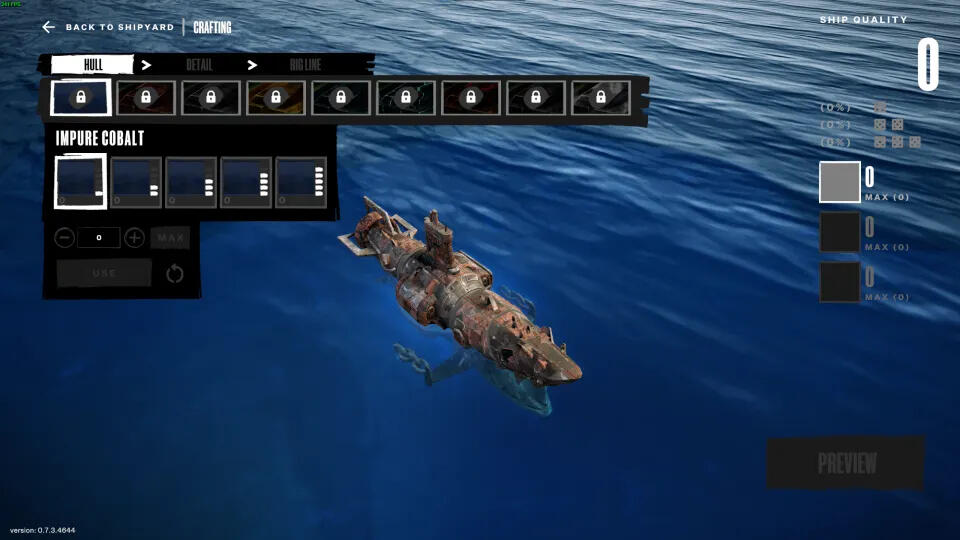Open the ship Preview
Image resolution: width=960 pixels, height=540 pixels.
point(846,463)
